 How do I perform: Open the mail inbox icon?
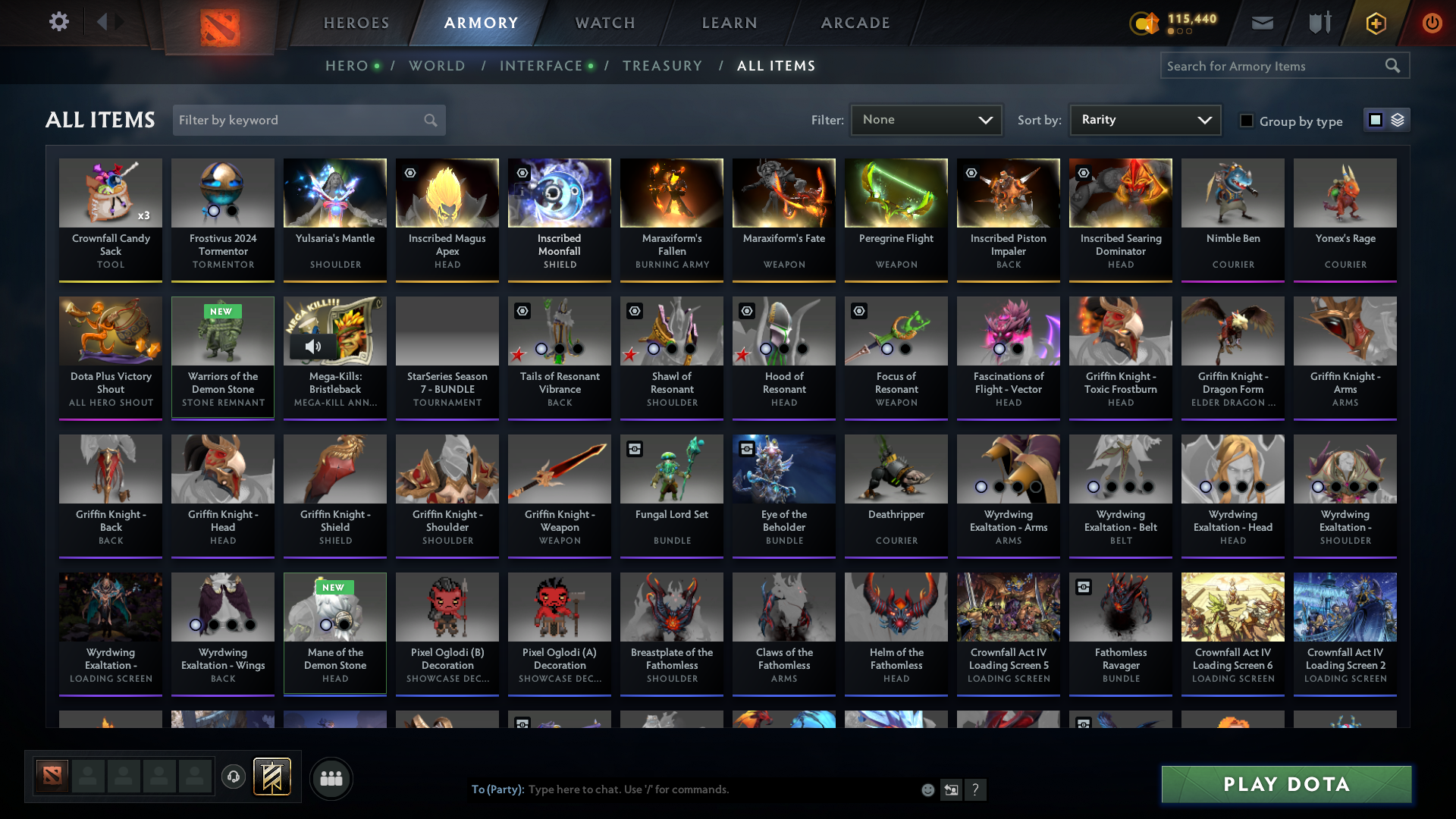click(x=1262, y=23)
